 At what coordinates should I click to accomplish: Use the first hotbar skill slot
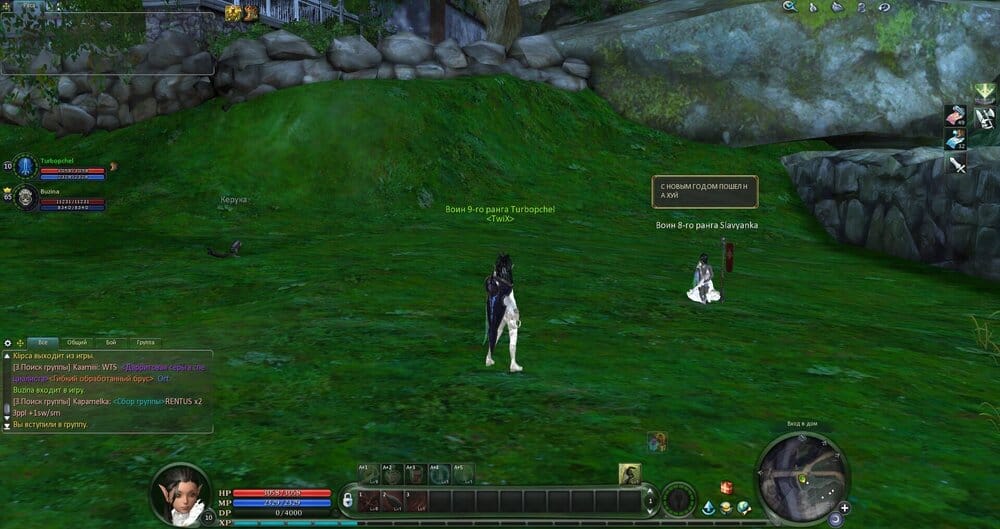(x=370, y=500)
